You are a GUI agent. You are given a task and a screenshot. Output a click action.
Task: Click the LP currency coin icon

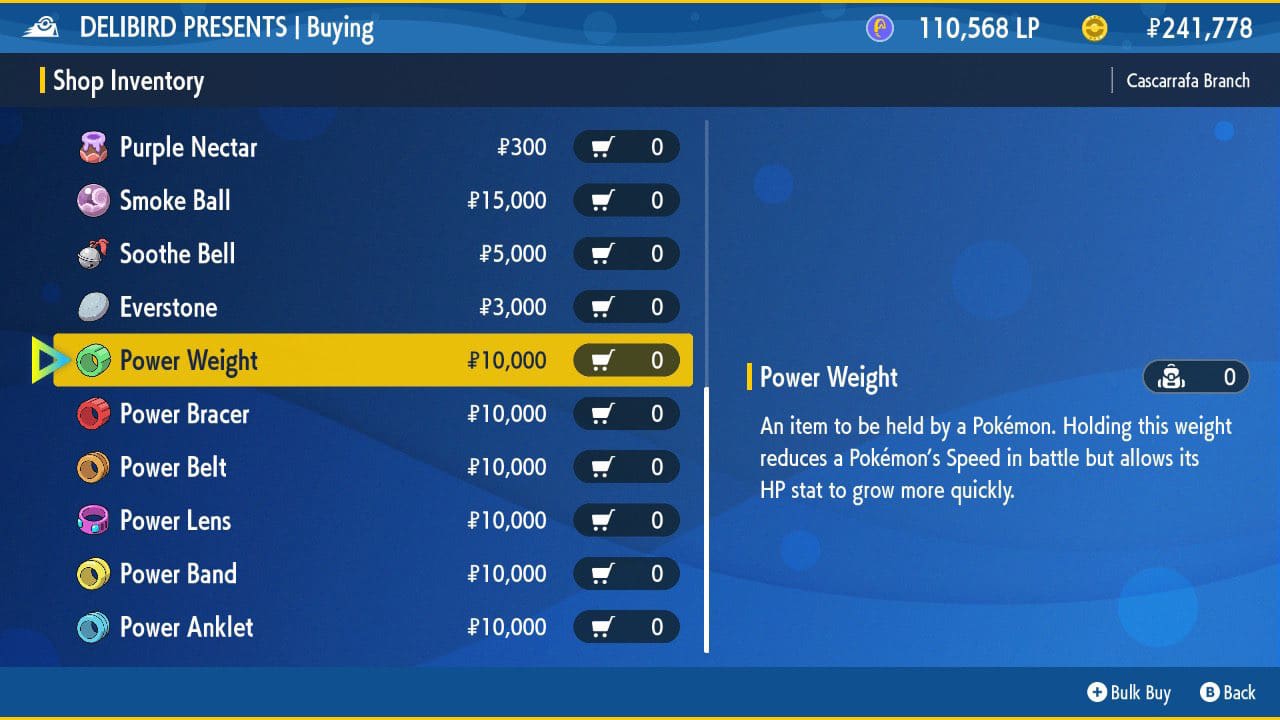pyautogui.click(x=879, y=28)
